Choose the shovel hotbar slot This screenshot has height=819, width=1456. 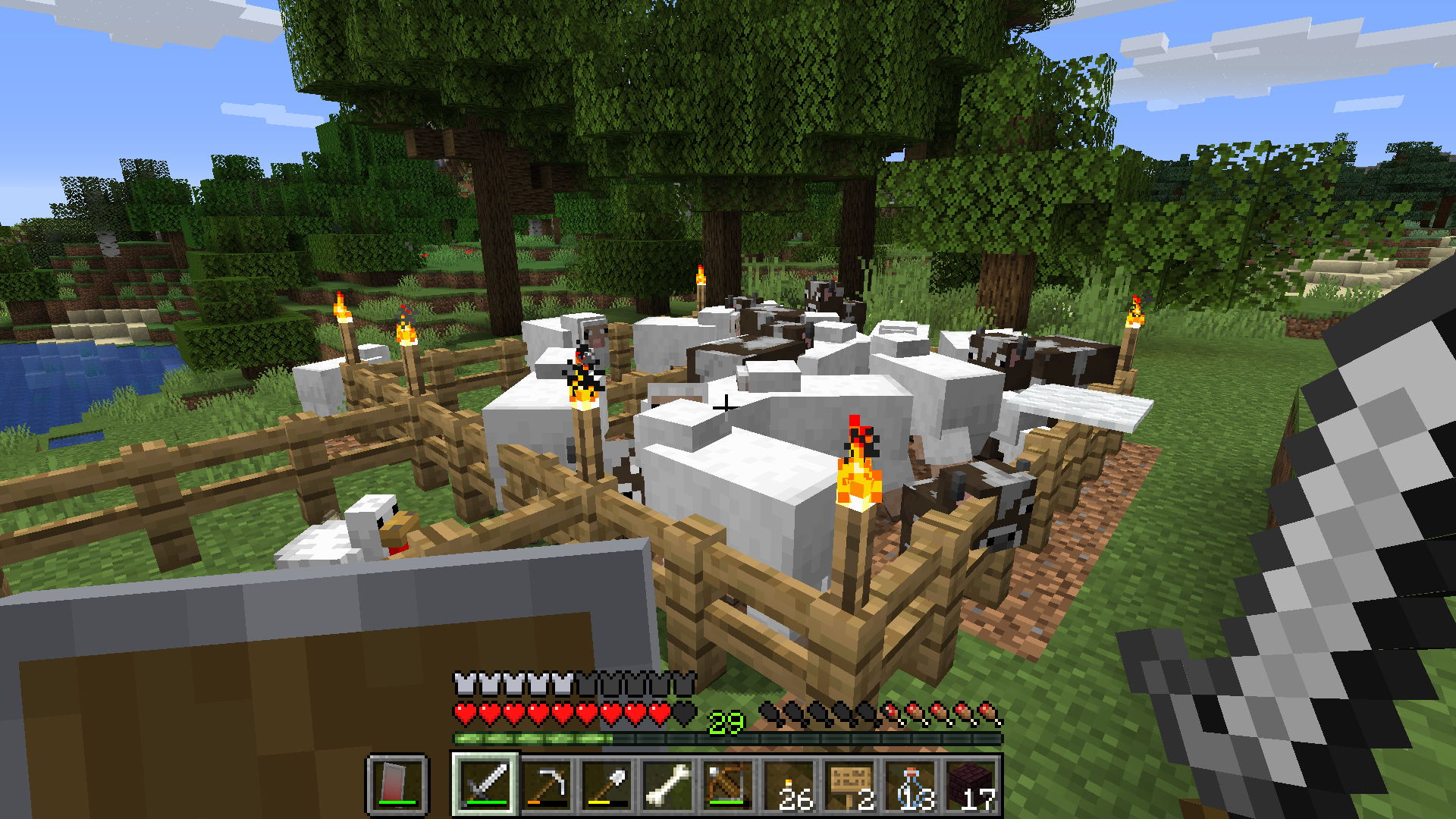607,784
